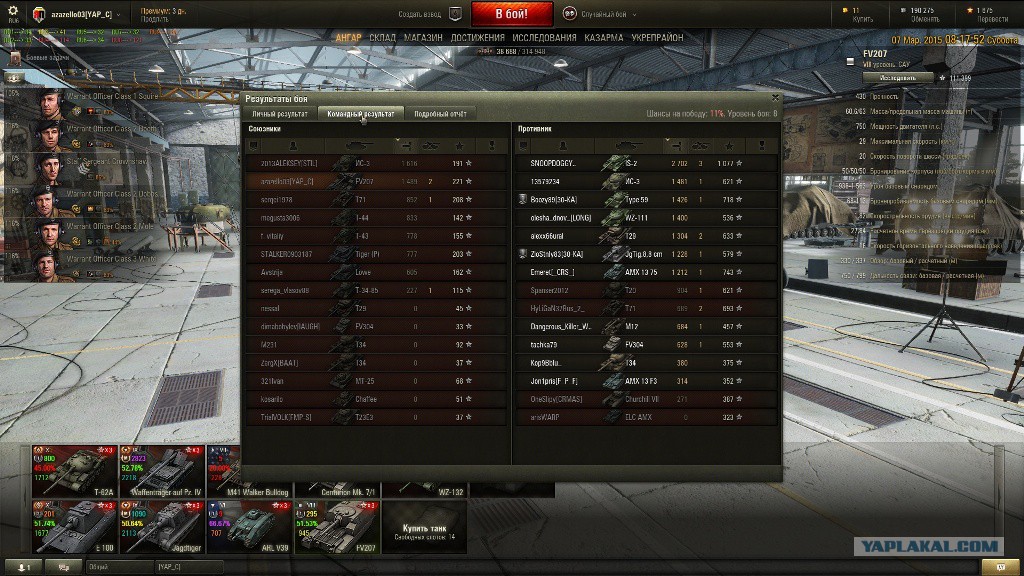Viewport: 1024px width, 576px height.
Task: Click the Создать взвод platoon button
Action: tap(430, 14)
